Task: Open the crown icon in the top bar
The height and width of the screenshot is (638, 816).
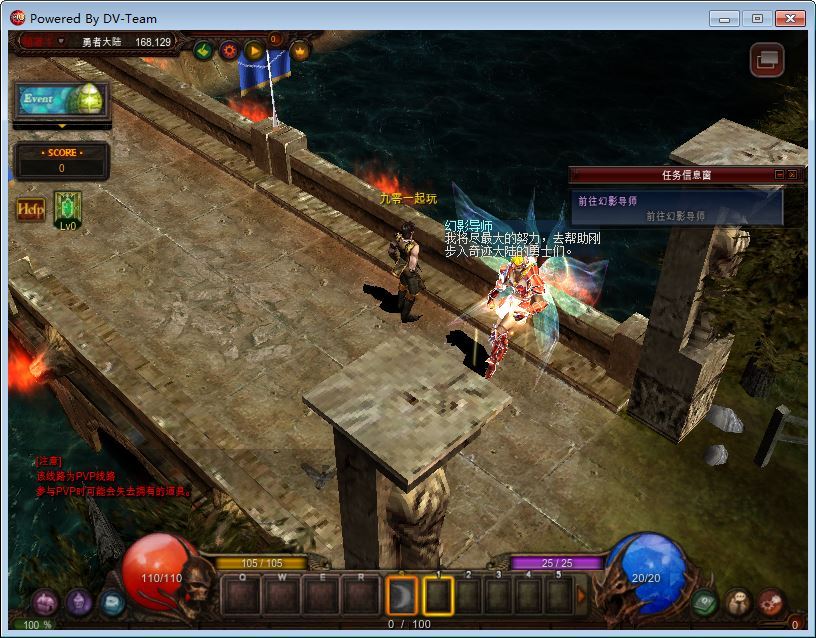Action: (299, 50)
